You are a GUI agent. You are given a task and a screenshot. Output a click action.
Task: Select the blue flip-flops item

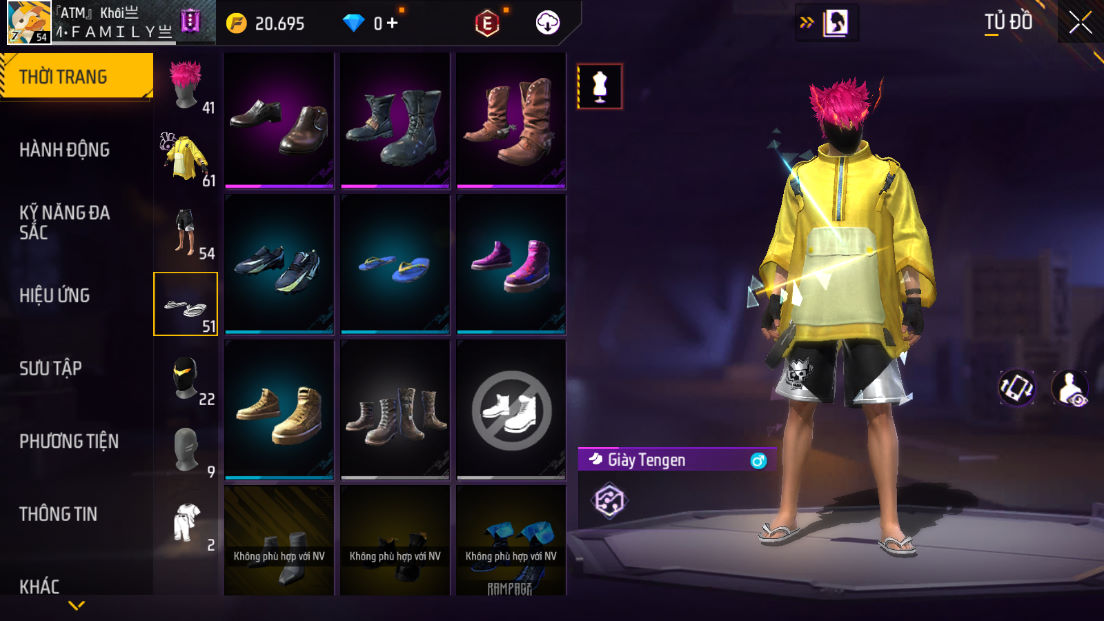pos(395,264)
